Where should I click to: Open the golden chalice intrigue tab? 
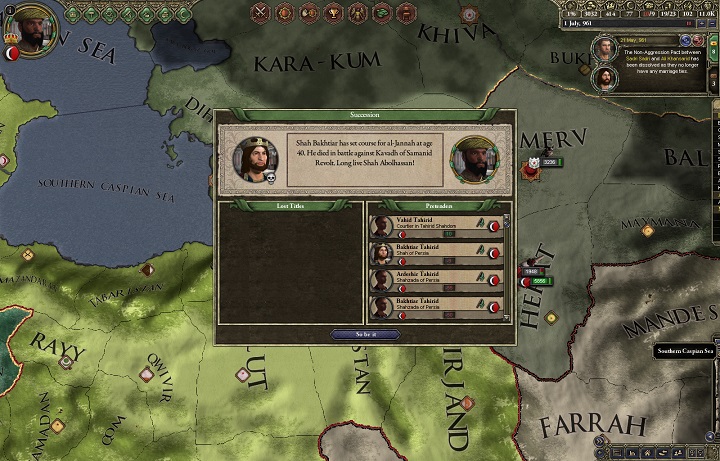point(333,13)
